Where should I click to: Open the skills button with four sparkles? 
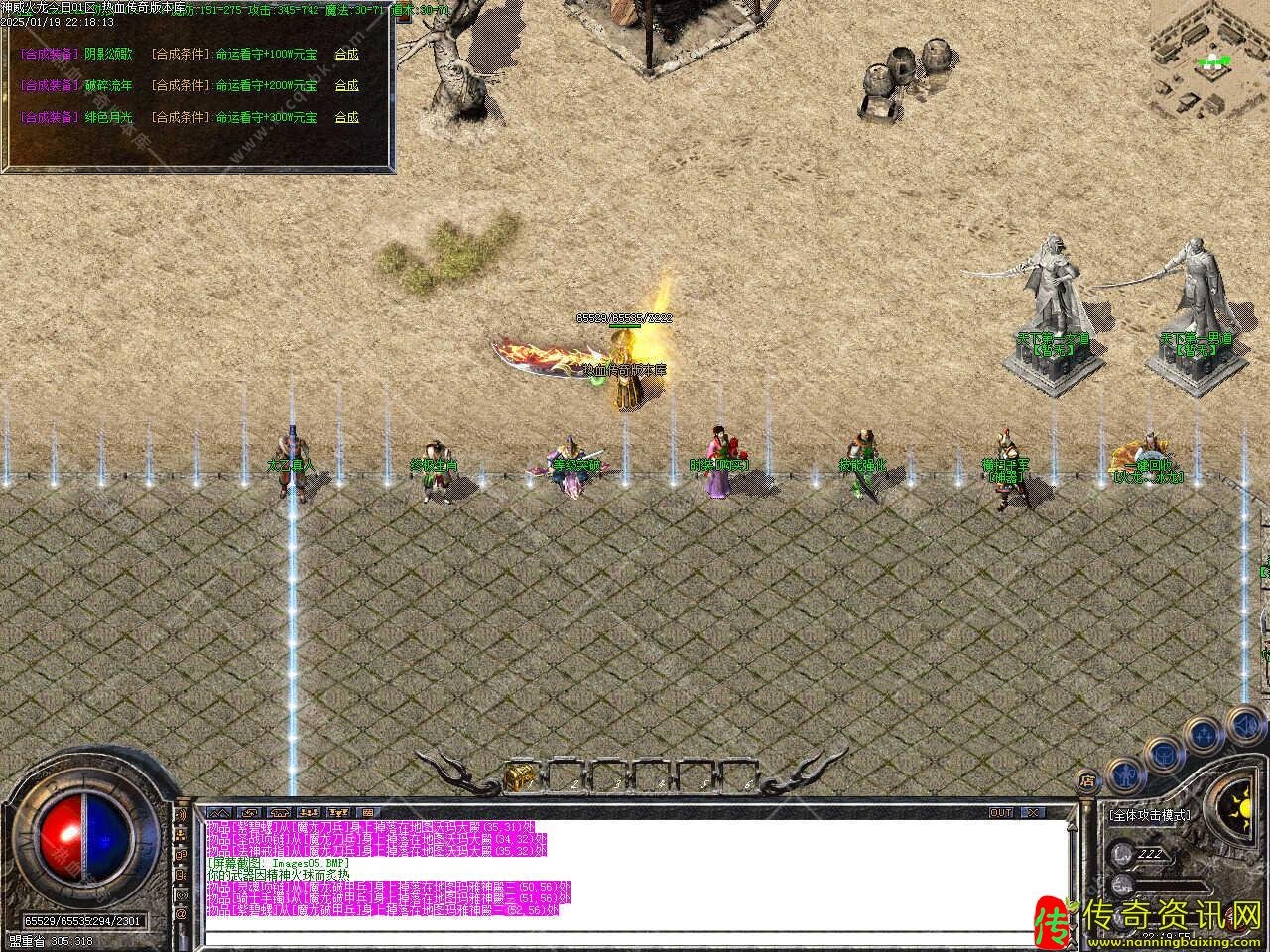coord(1205,735)
